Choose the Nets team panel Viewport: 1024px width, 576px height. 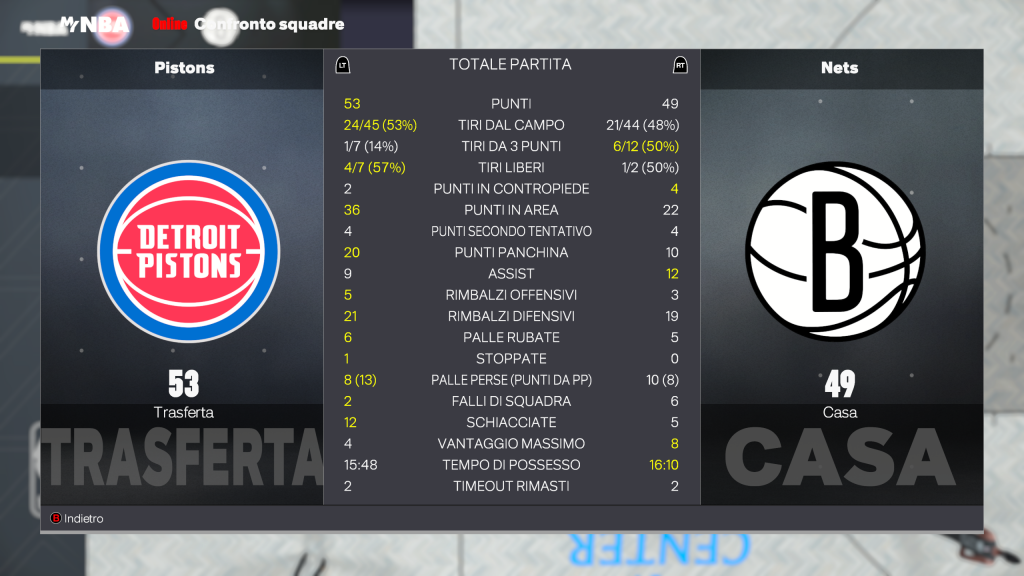click(x=840, y=251)
